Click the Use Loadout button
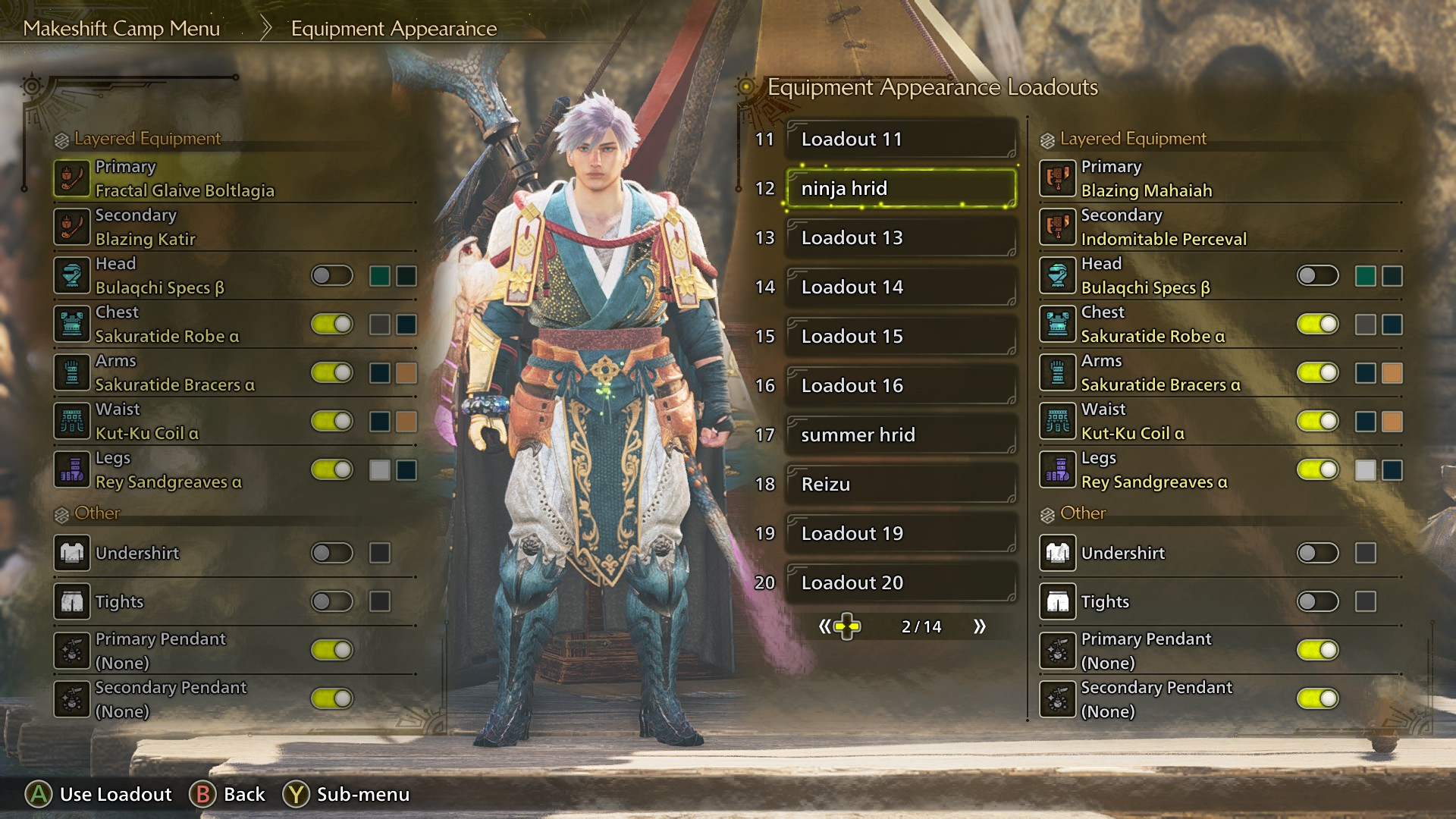The width and height of the screenshot is (1456, 819). click(99, 794)
